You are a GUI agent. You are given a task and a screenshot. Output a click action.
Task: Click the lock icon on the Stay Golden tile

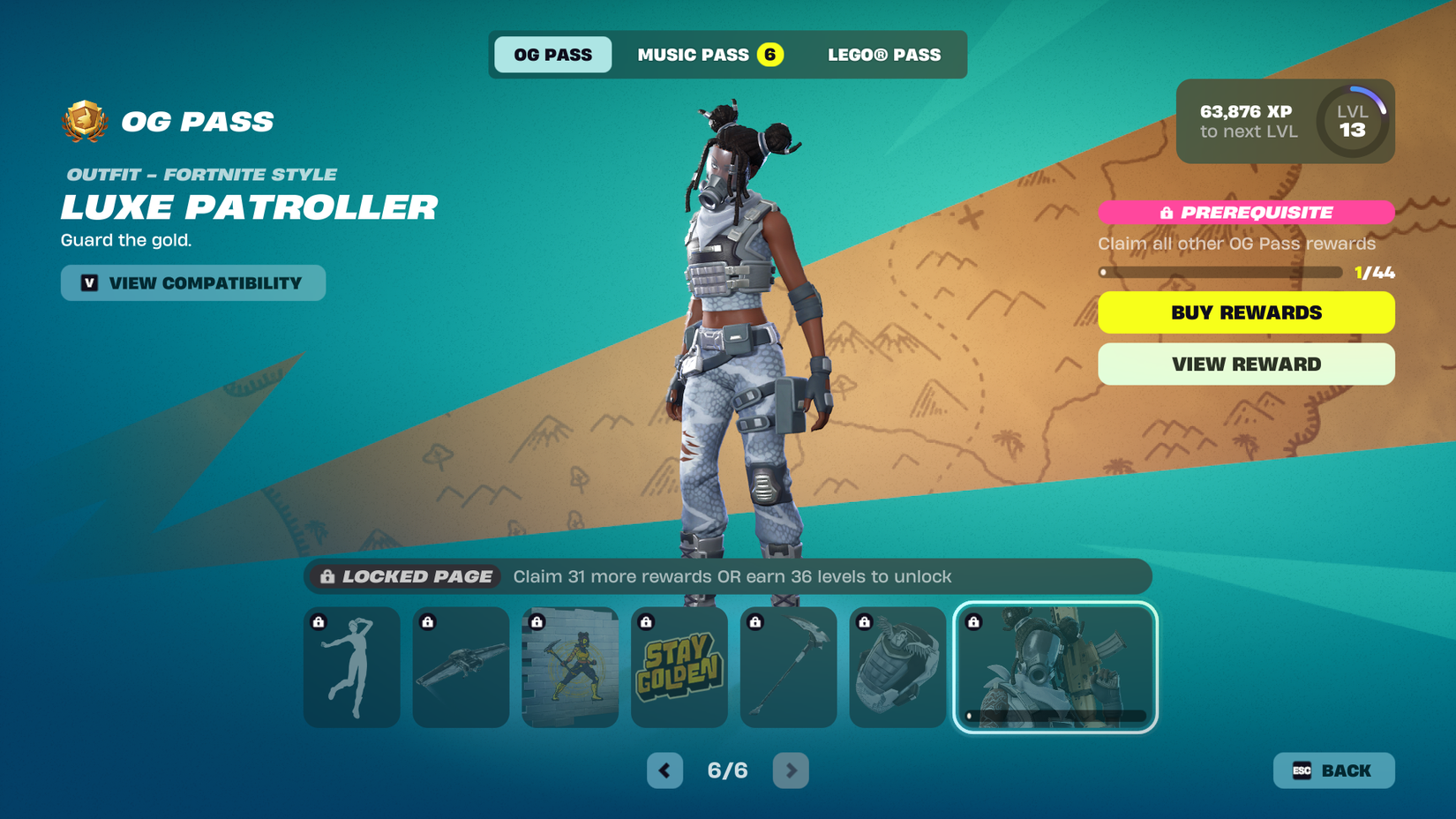[645, 621]
